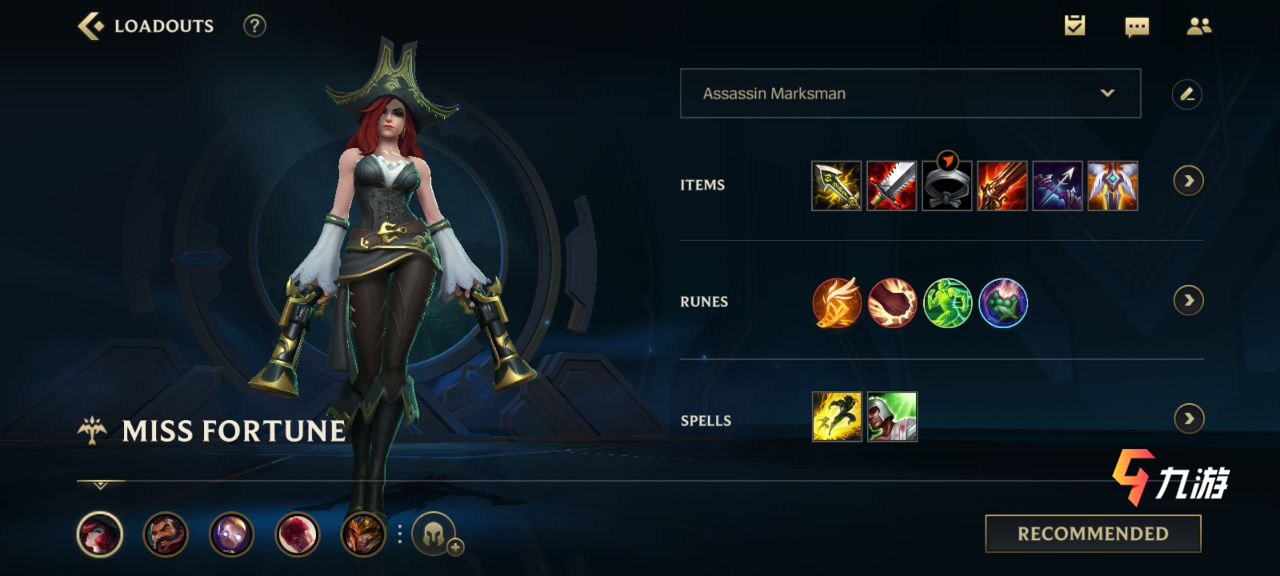
Task: Select the purple spear item
Action: 1057,185
